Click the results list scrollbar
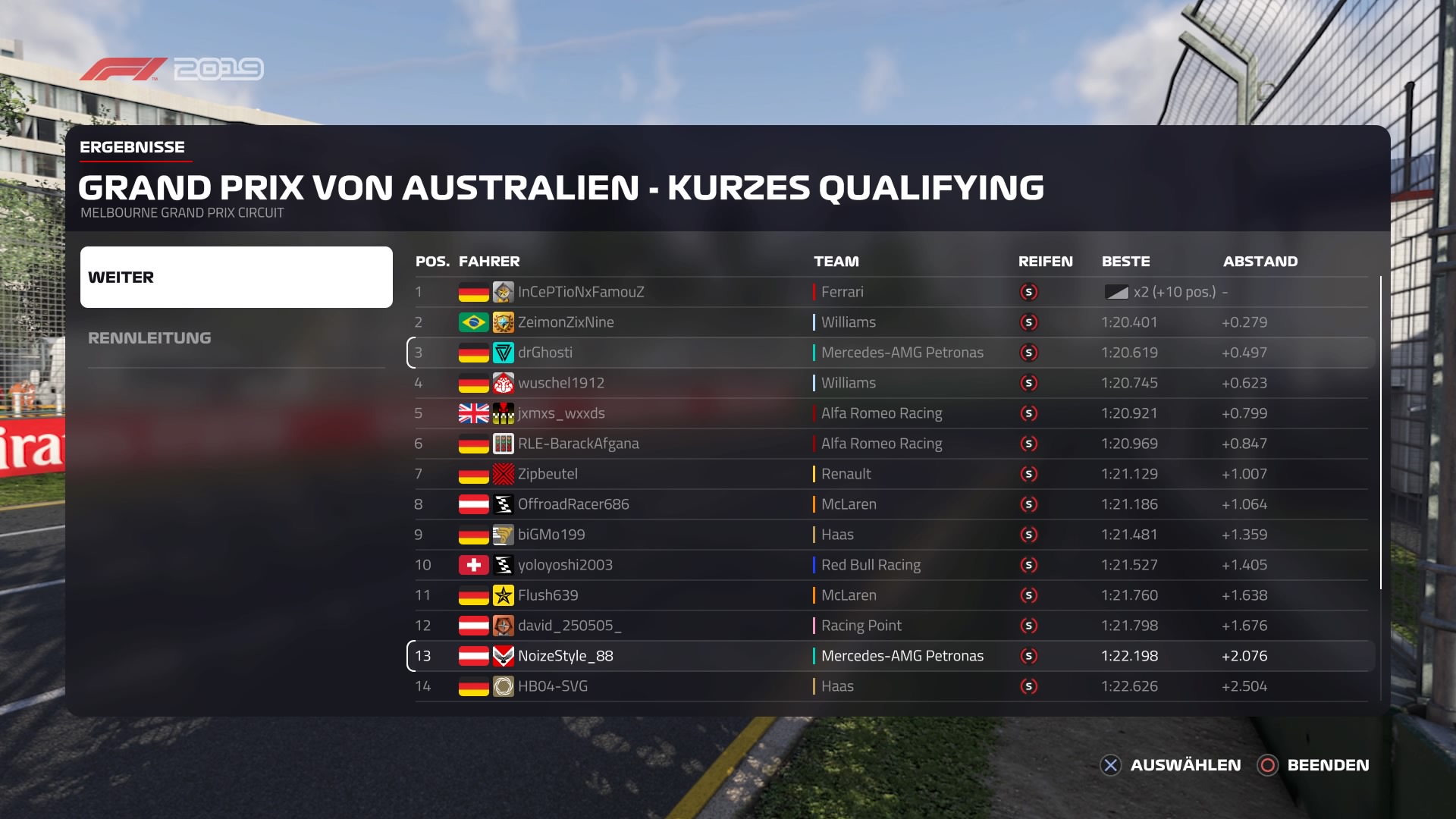Viewport: 1456px width, 819px height. point(1380,432)
